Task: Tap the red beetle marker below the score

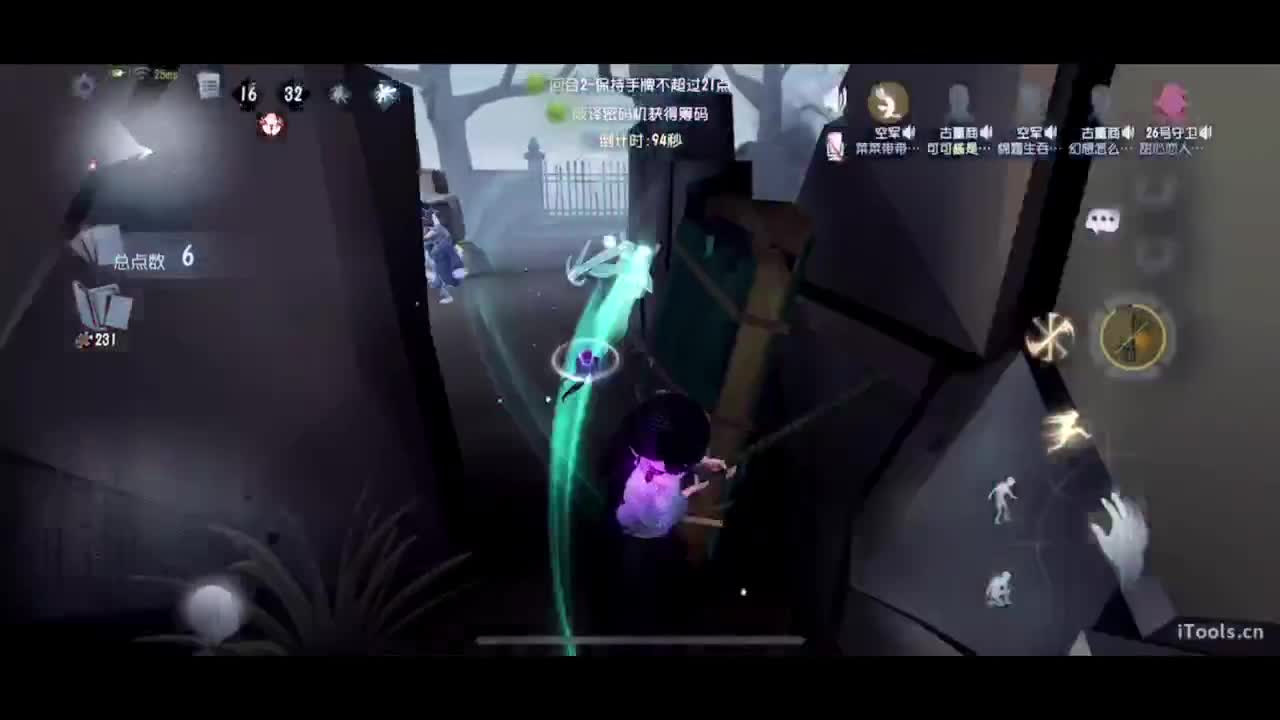Action: coord(270,125)
